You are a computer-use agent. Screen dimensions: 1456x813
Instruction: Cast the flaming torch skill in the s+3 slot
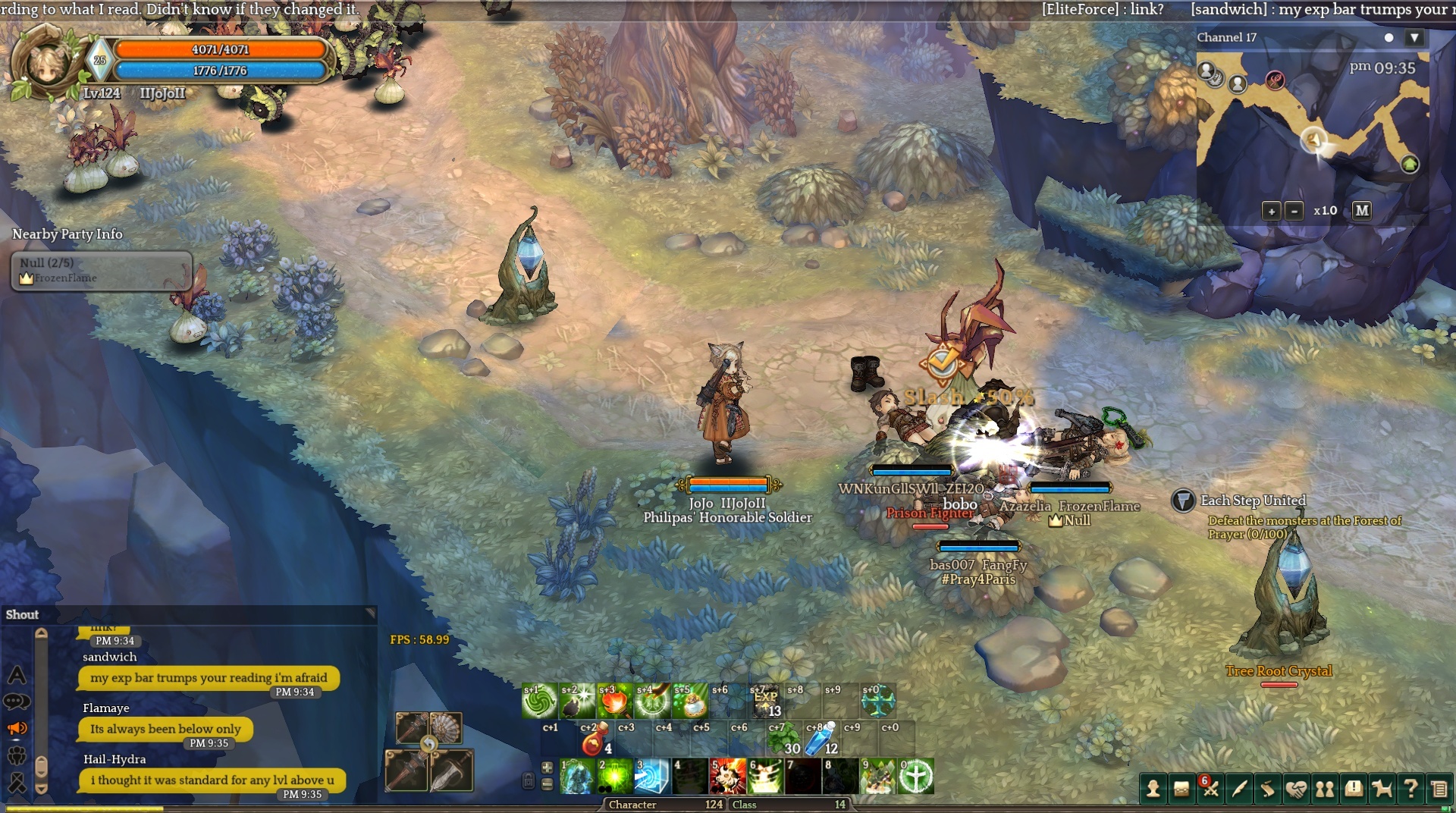614,701
